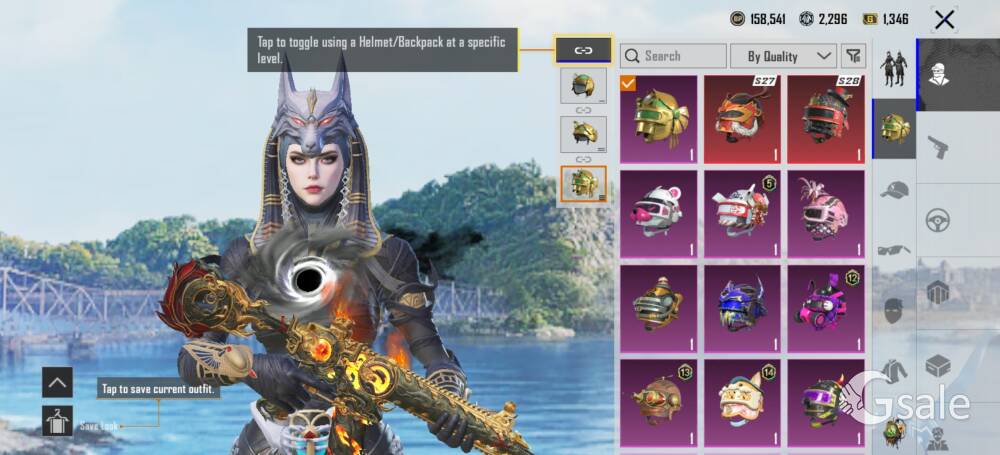The height and width of the screenshot is (455, 1000).
Task: Switch to the outfit sets tab
Action: [x=894, y=68]
